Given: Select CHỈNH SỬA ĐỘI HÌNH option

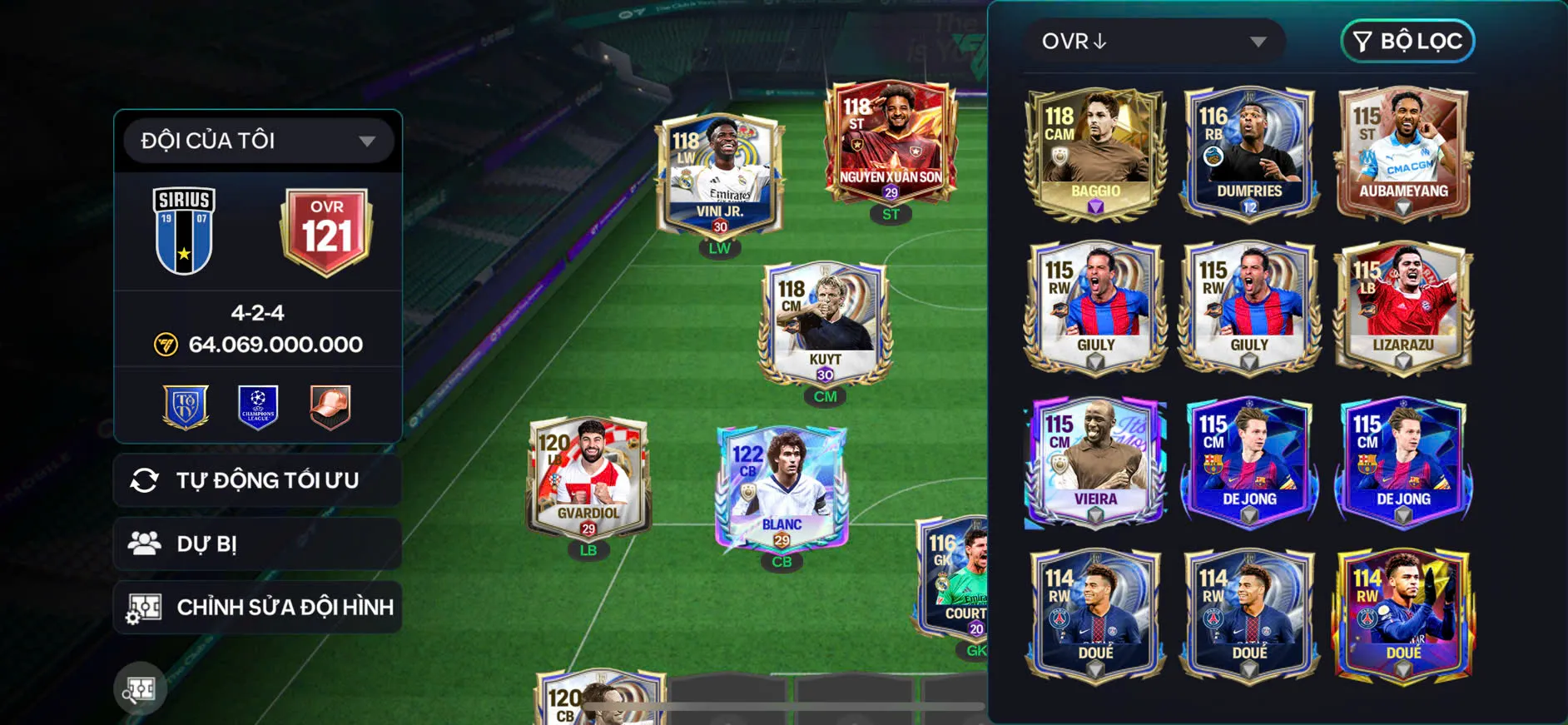Looking at the screenshot, I should pos(257,608).
